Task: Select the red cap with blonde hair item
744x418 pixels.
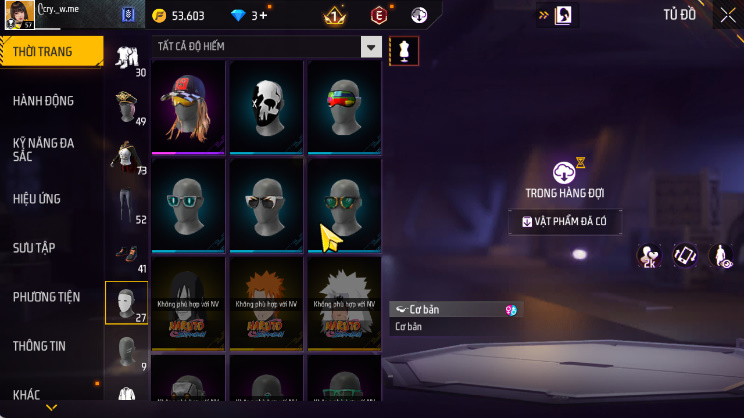Action: [x=189, y=108]
